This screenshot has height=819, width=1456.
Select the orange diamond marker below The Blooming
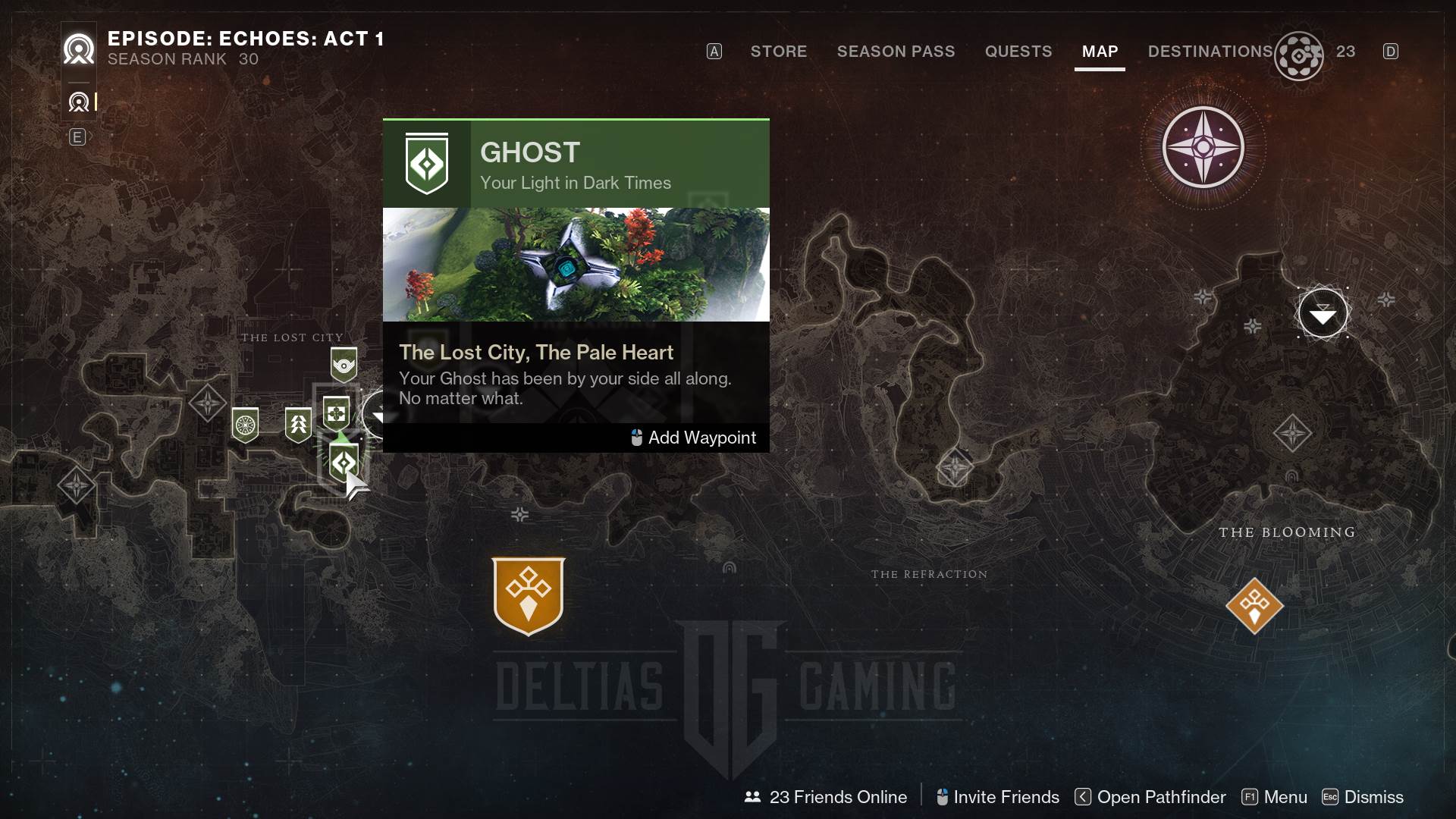1254,606
